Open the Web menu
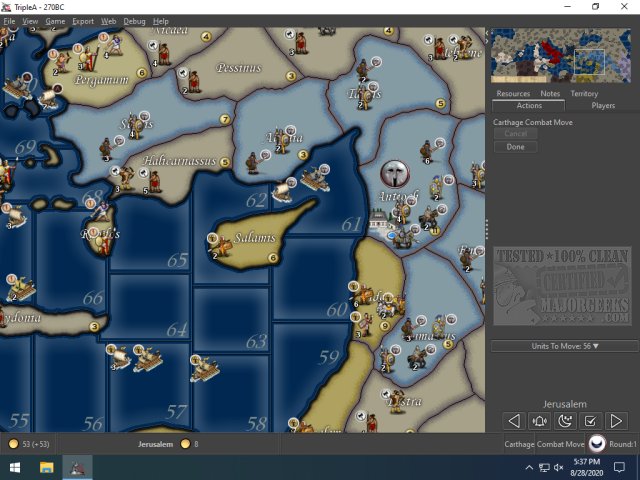640x480 pixels. 109,21
